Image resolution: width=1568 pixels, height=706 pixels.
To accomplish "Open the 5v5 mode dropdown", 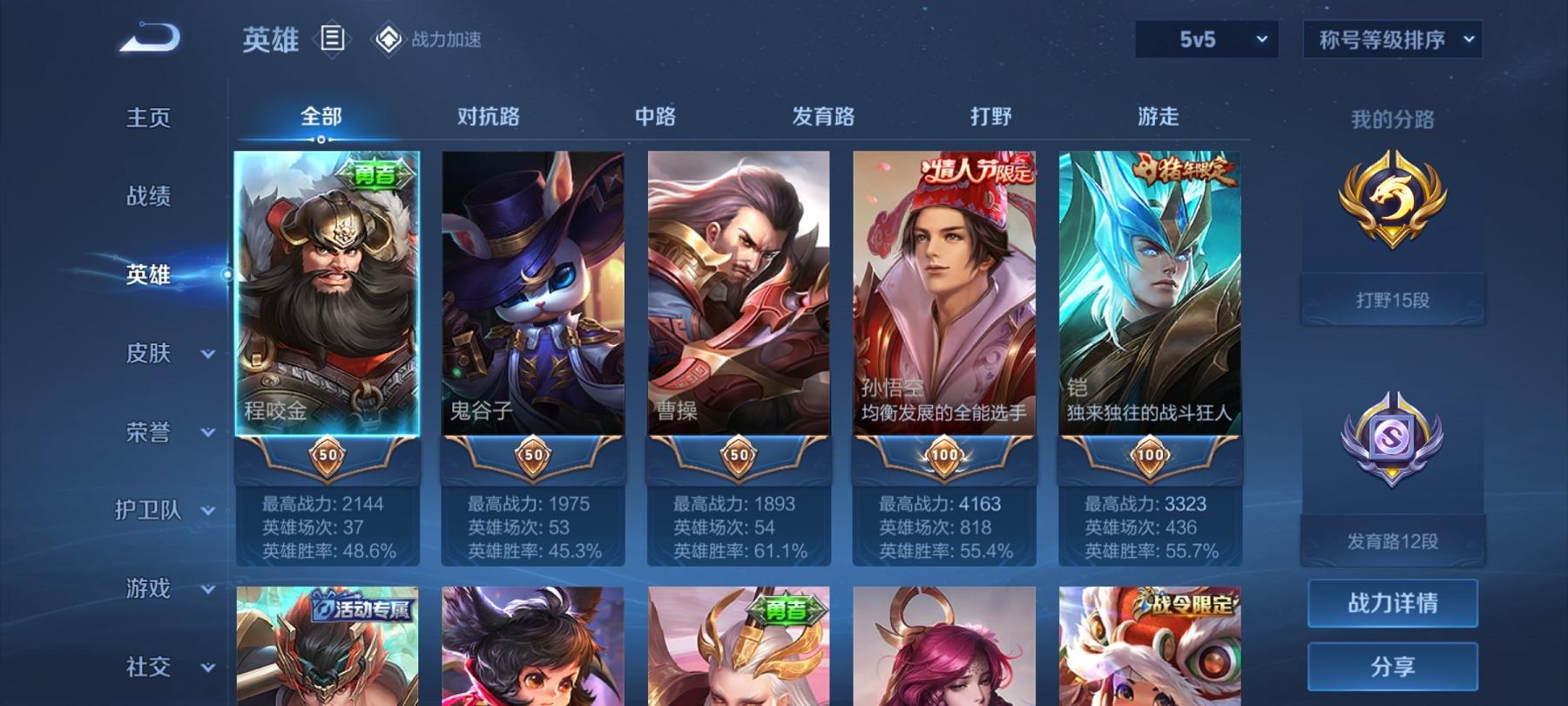I will click(x=1207, y=38).
